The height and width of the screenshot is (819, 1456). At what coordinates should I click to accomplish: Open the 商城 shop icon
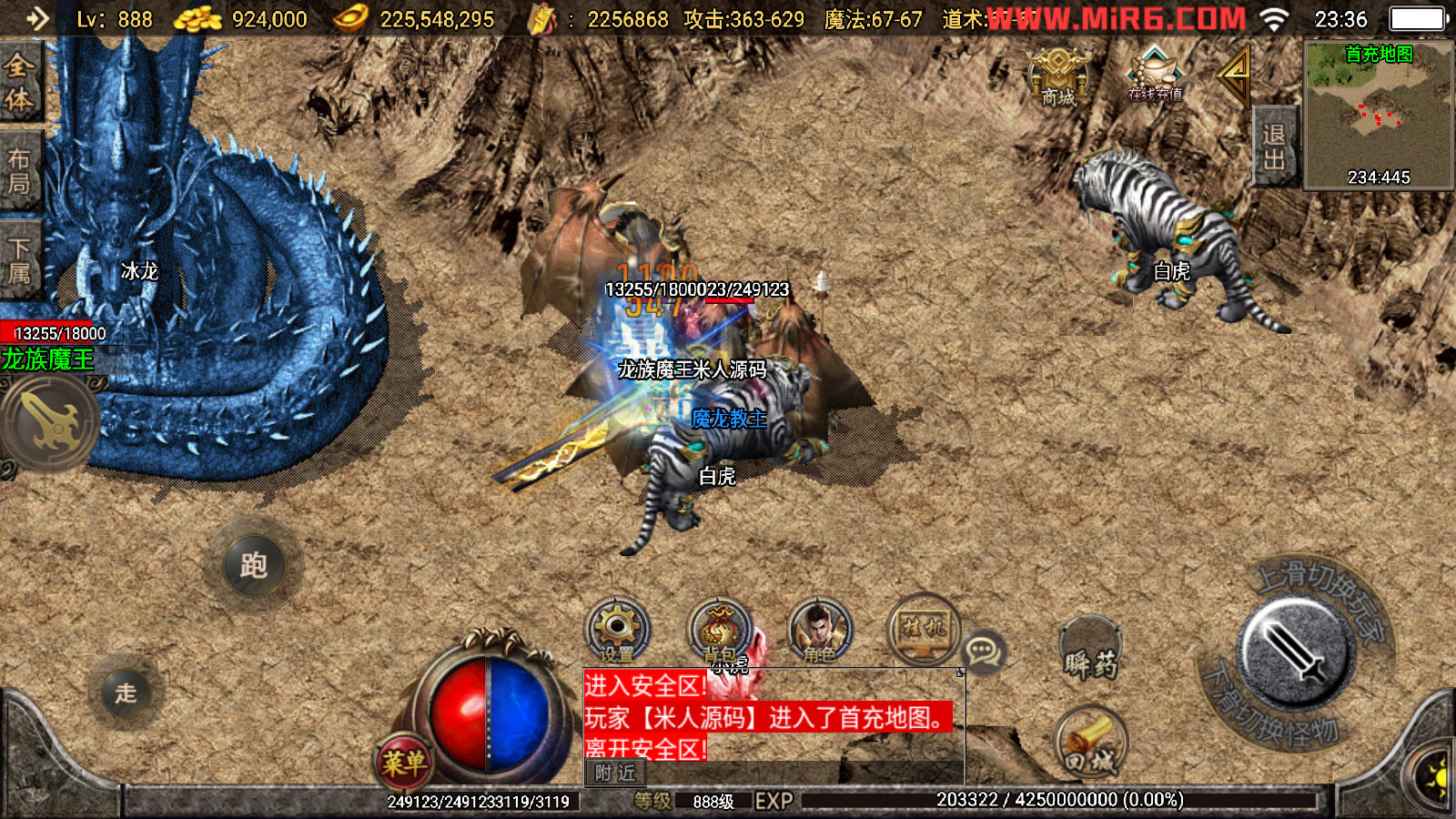click(x=1058, y=76)
